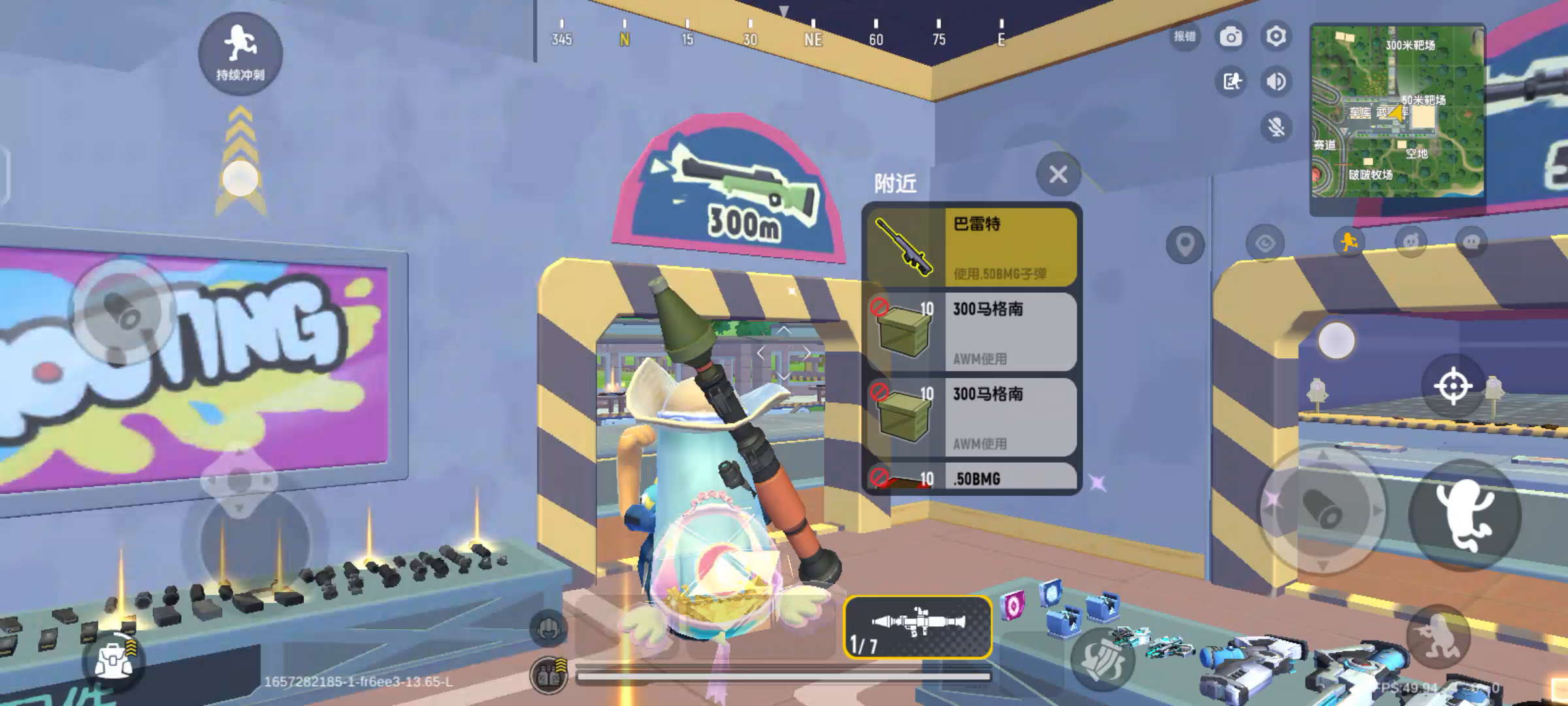Select the RPG weapon slot showing 1/7
Screen dimensions: 1568x706
coord(917,628)
